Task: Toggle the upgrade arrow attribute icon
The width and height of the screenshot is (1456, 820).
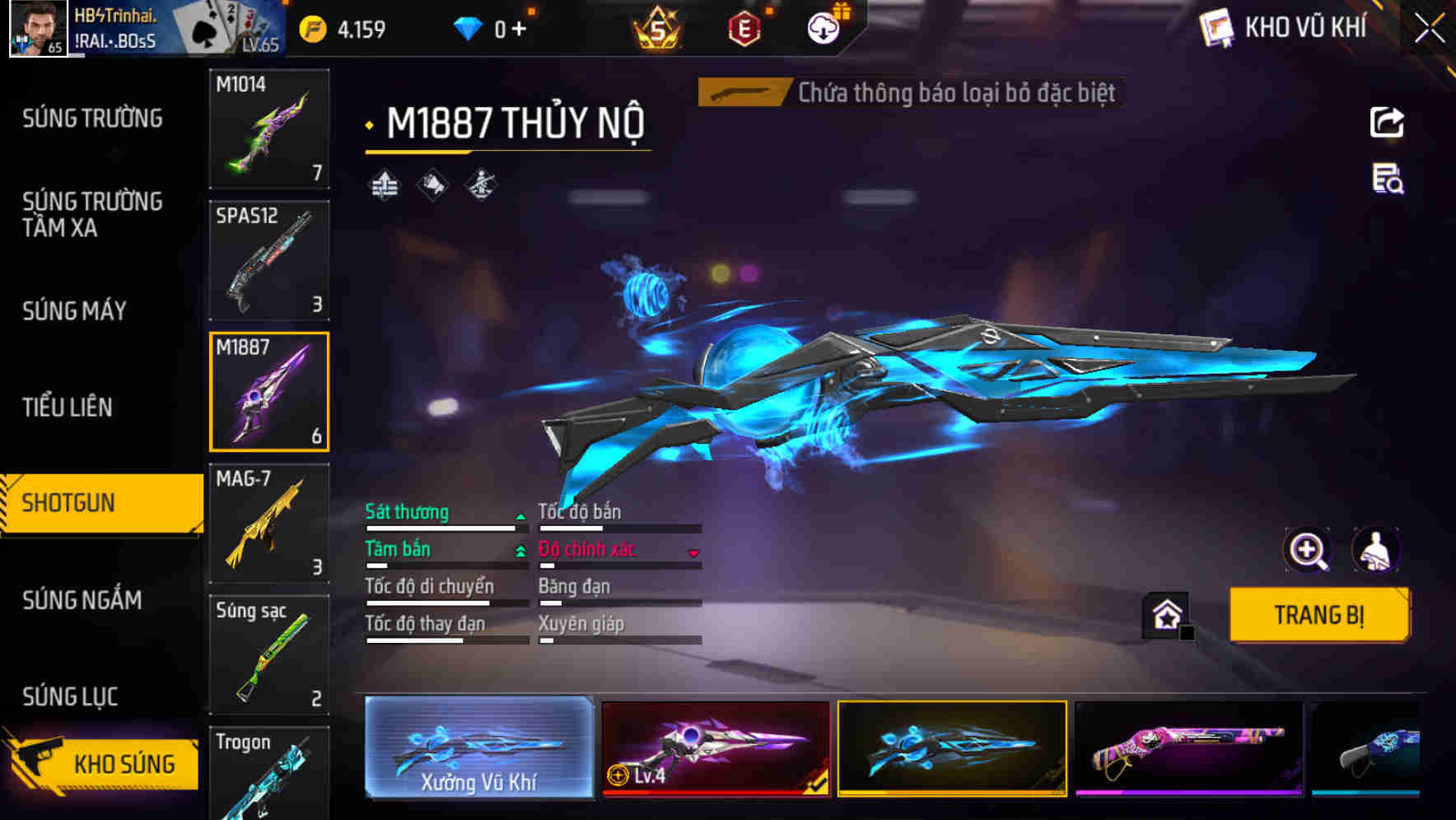Action: (x=384, y=184)
